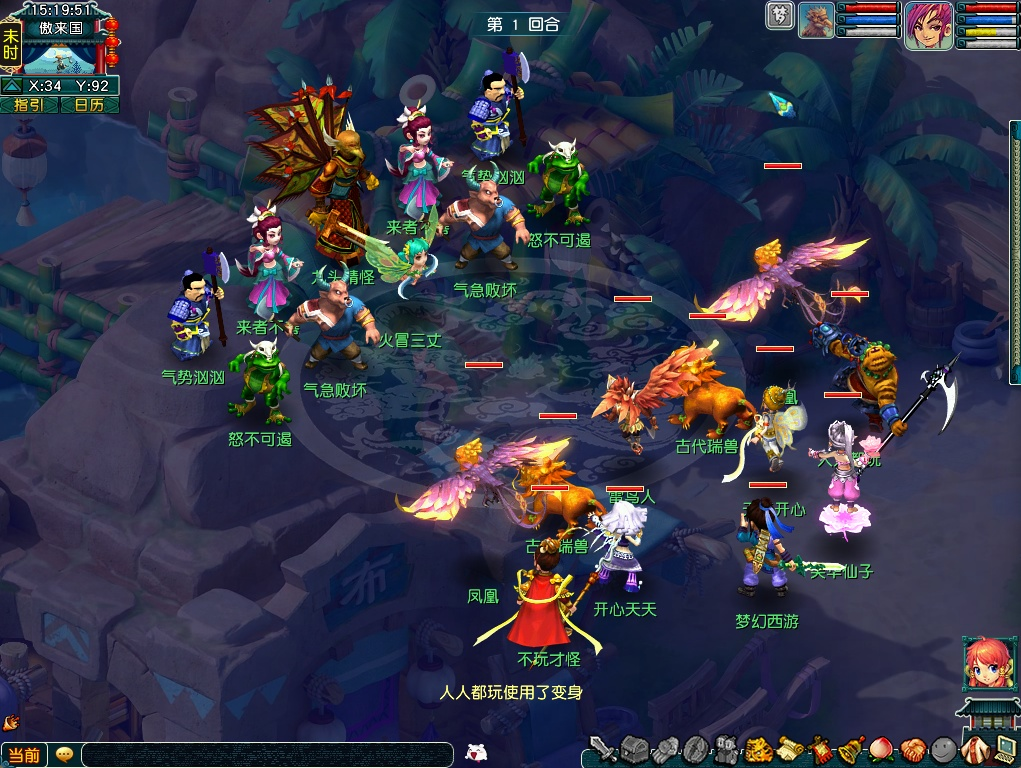The height and width of the screenshot is (768, 1021).
Task: Open the chat emoticon speech bubble
Action: coord(65,755)
